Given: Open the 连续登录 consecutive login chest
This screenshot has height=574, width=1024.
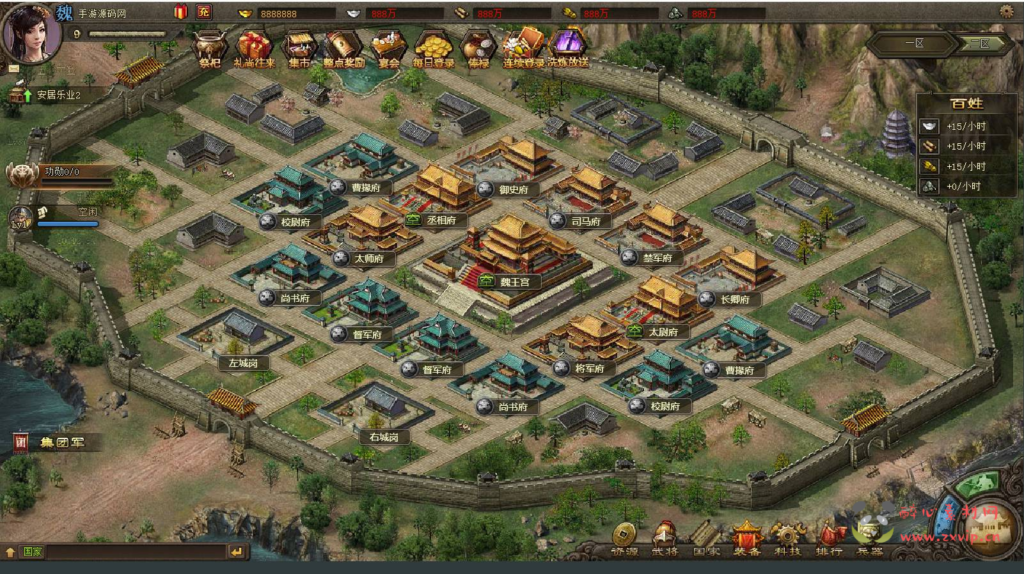Looking at the screenshot, I should [x=524, y=45].
